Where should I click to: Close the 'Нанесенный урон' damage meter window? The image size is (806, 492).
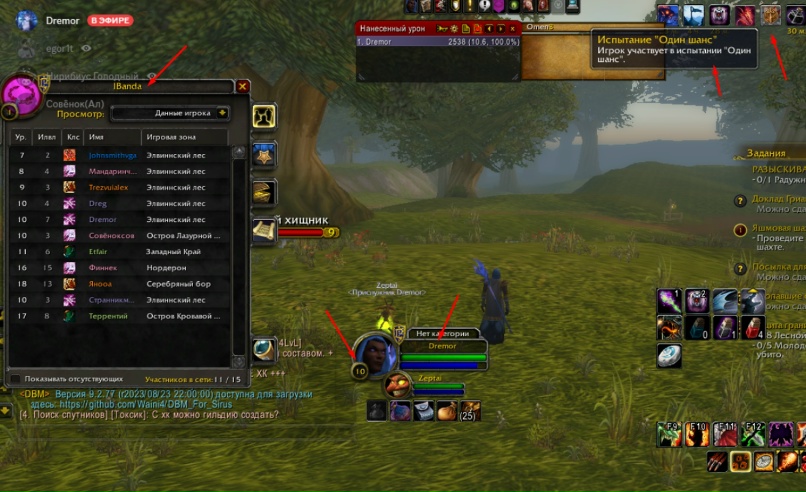[x=513, y=29]
